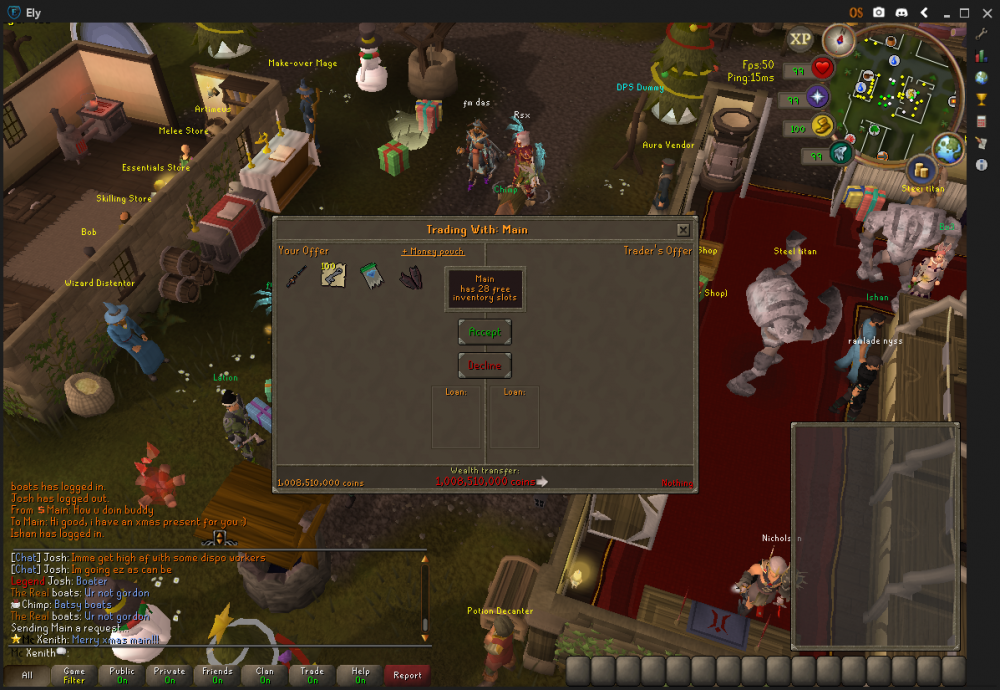Click the compass to face north

coord(838,41)
